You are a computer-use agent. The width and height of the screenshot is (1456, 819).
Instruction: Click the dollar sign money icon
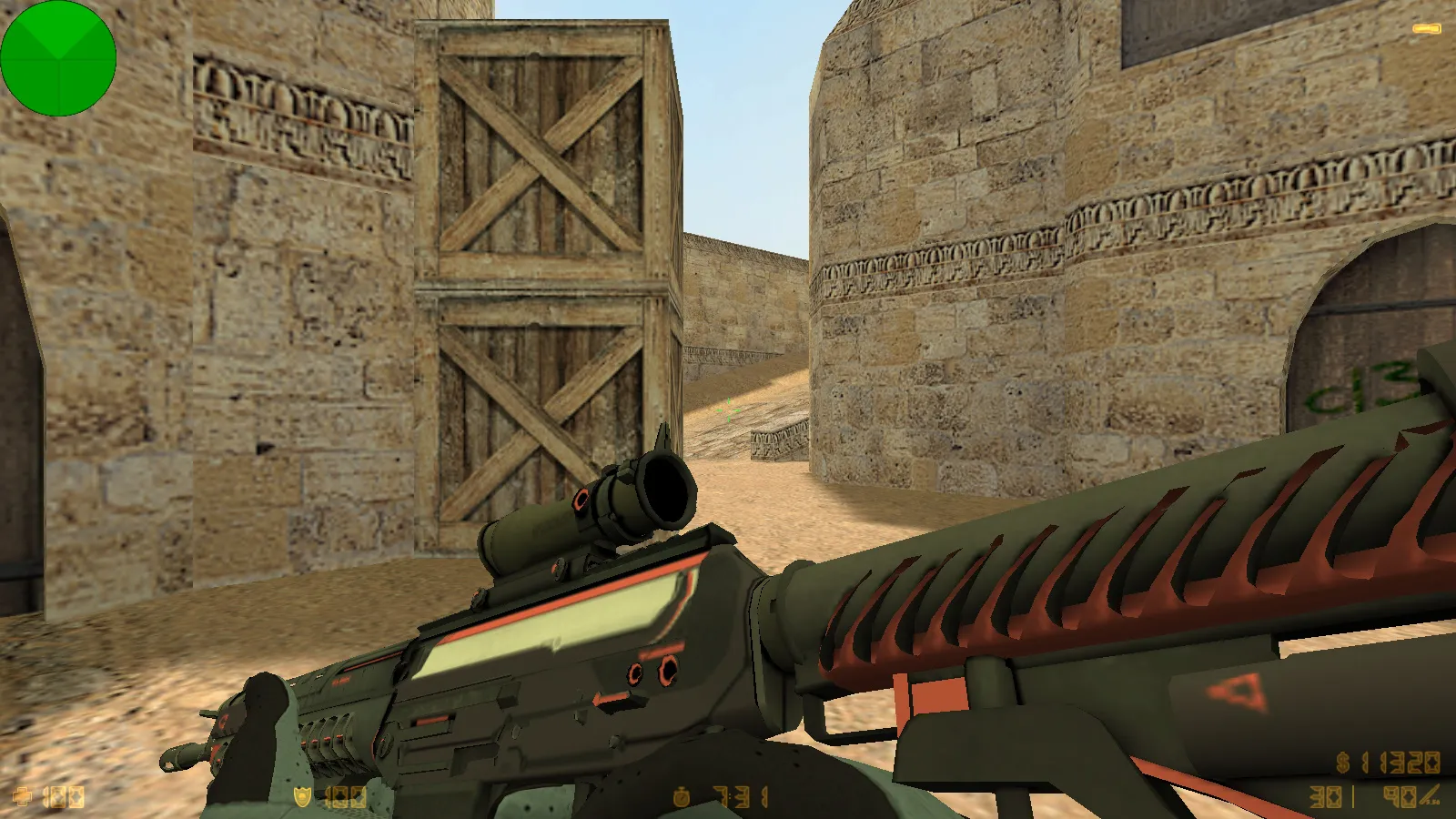1343,763
